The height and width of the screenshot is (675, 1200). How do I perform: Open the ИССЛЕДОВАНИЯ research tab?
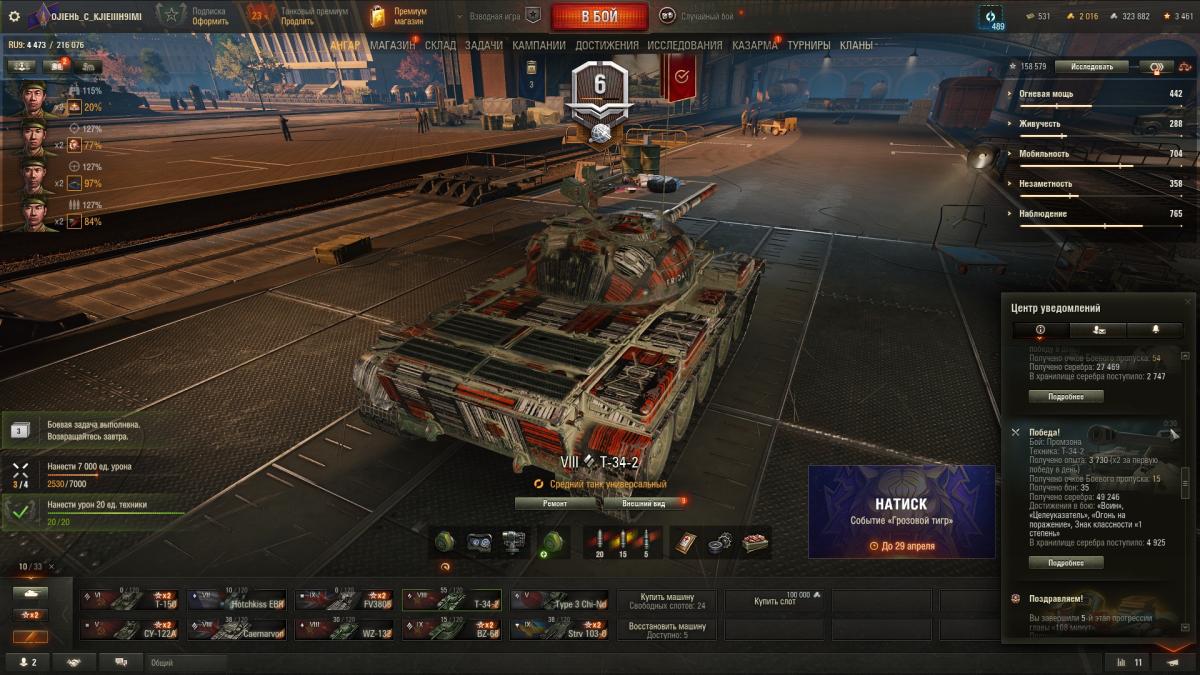[x=684, y=45]
